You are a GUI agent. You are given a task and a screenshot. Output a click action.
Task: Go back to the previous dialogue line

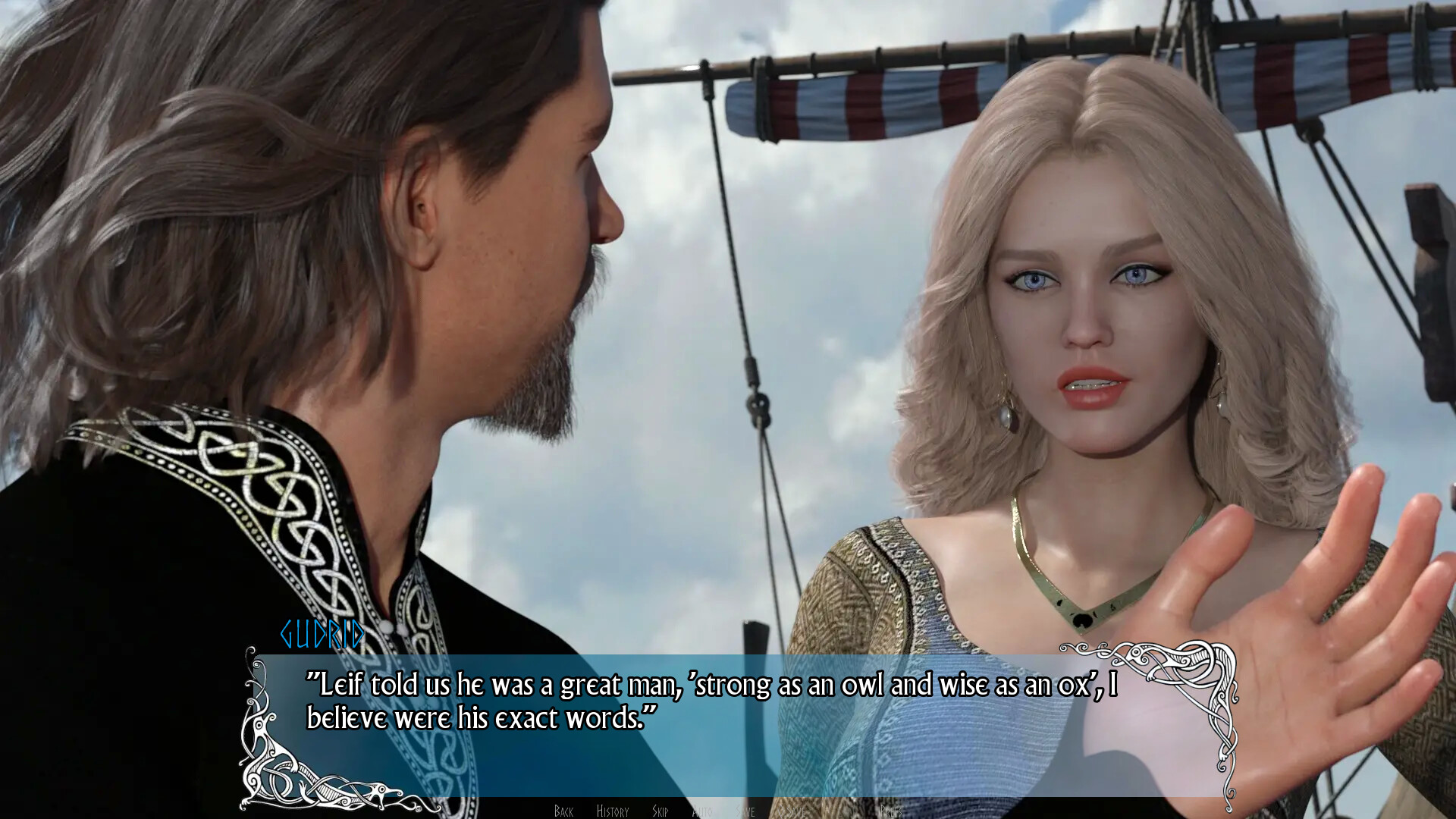563,811
